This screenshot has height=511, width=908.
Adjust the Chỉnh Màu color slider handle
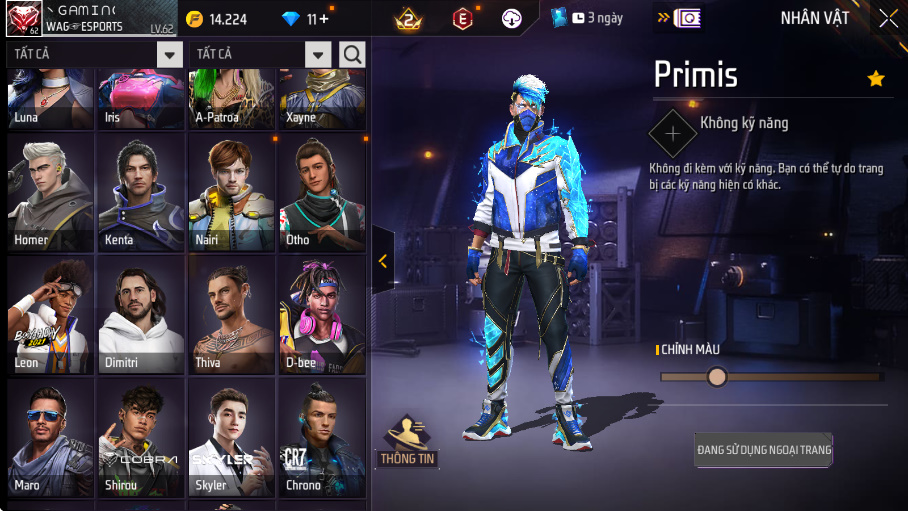pyautogui.click(x=716, y=377)
